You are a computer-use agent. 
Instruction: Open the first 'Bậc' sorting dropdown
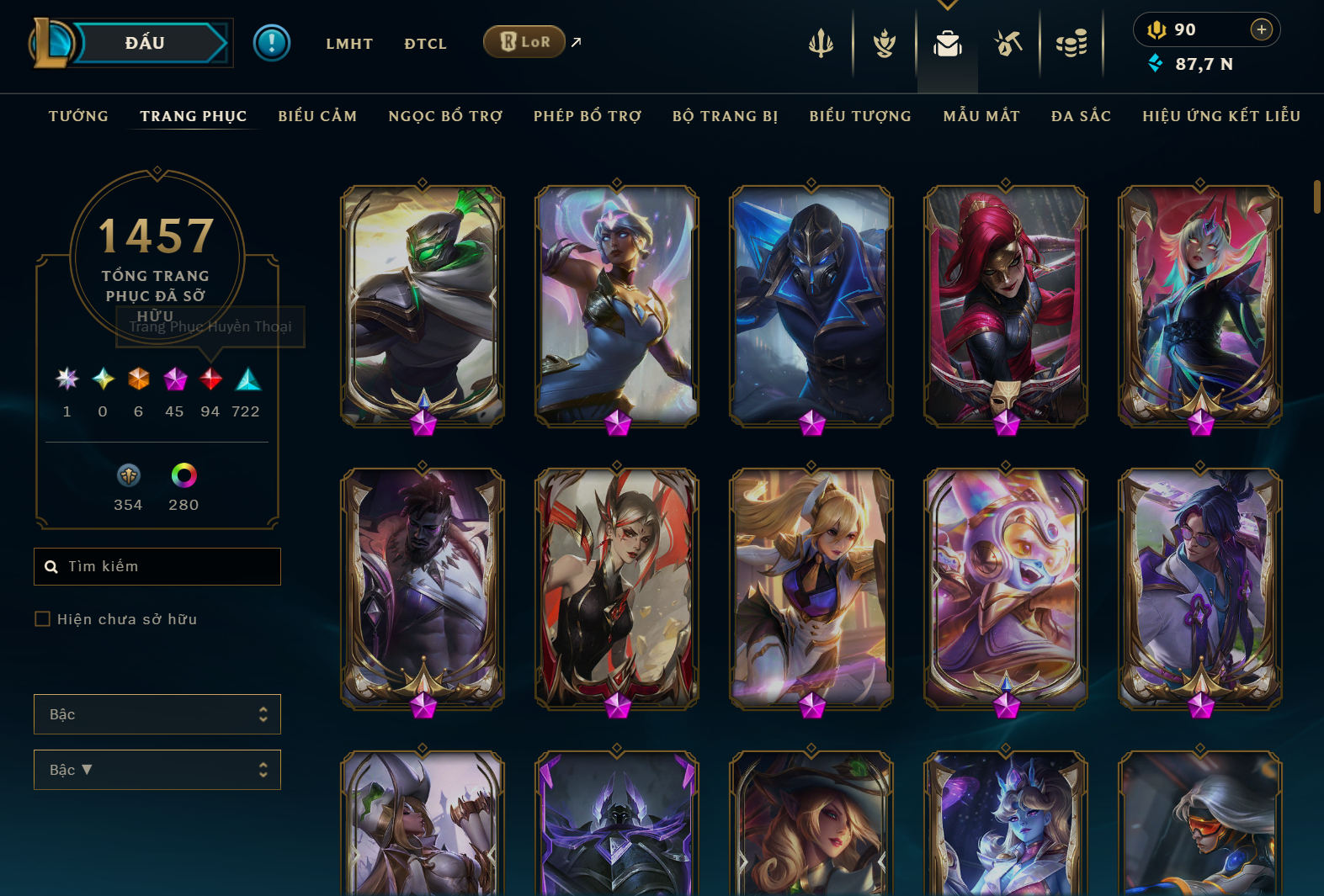157,714
